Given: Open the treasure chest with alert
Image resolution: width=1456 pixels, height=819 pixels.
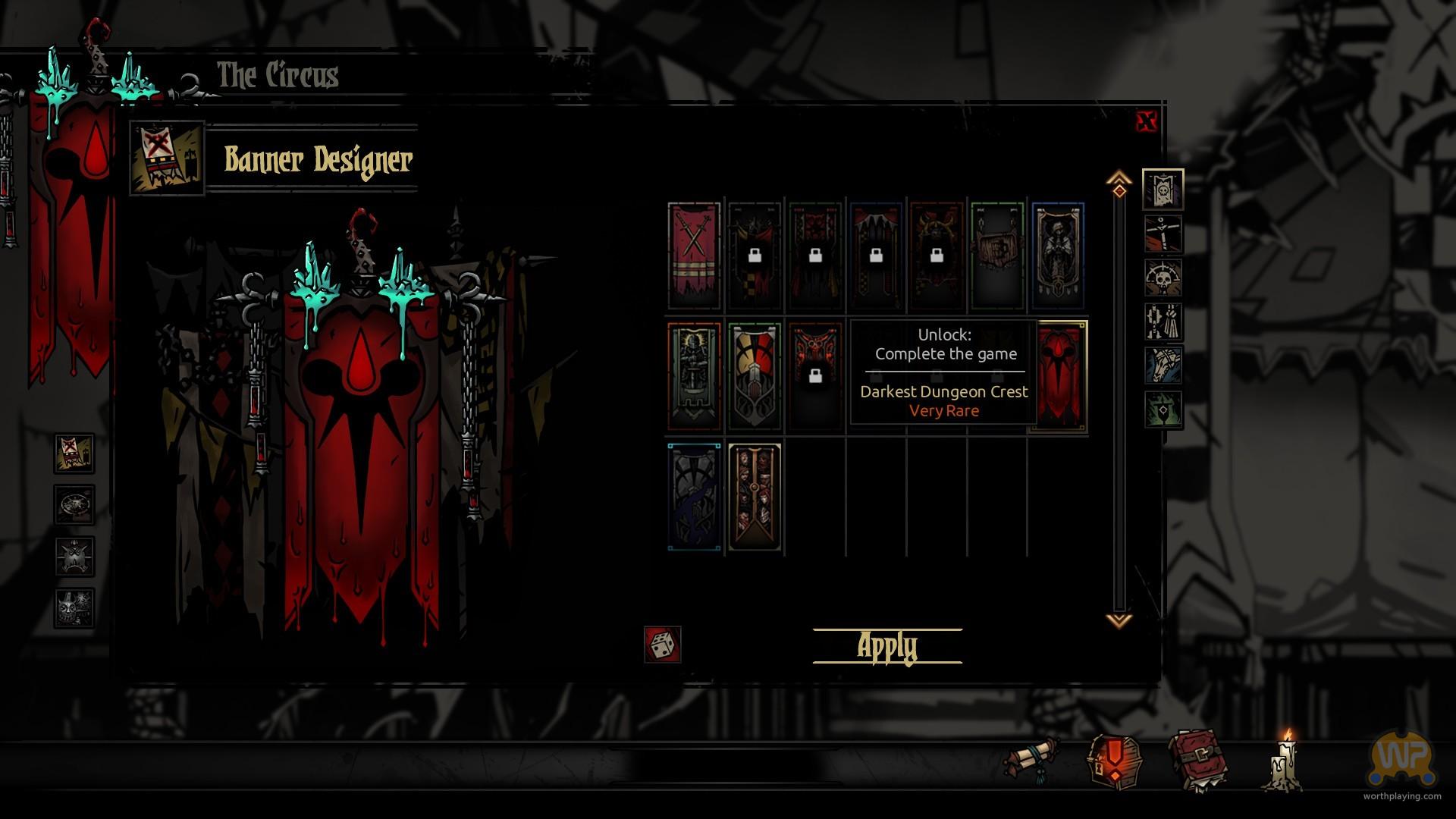Looking at the screenshot, I should (x=1112, y=760).
